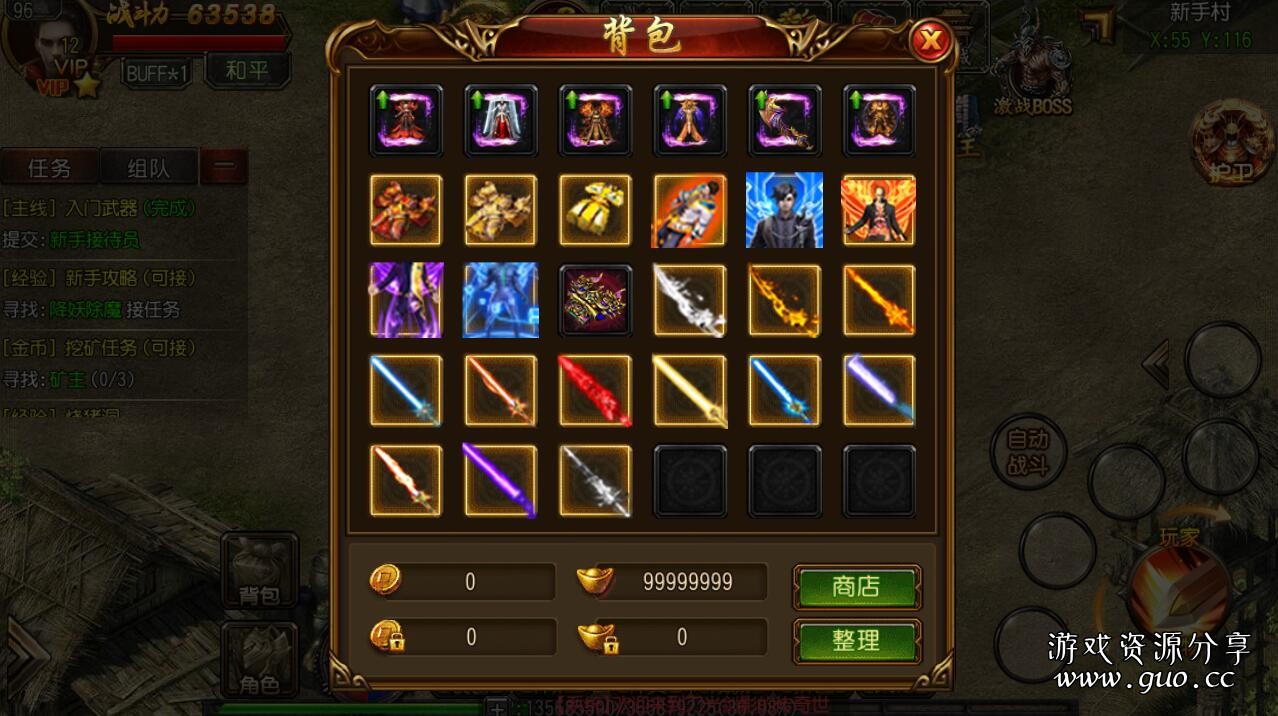Close the 背包 backpack window

931,41
